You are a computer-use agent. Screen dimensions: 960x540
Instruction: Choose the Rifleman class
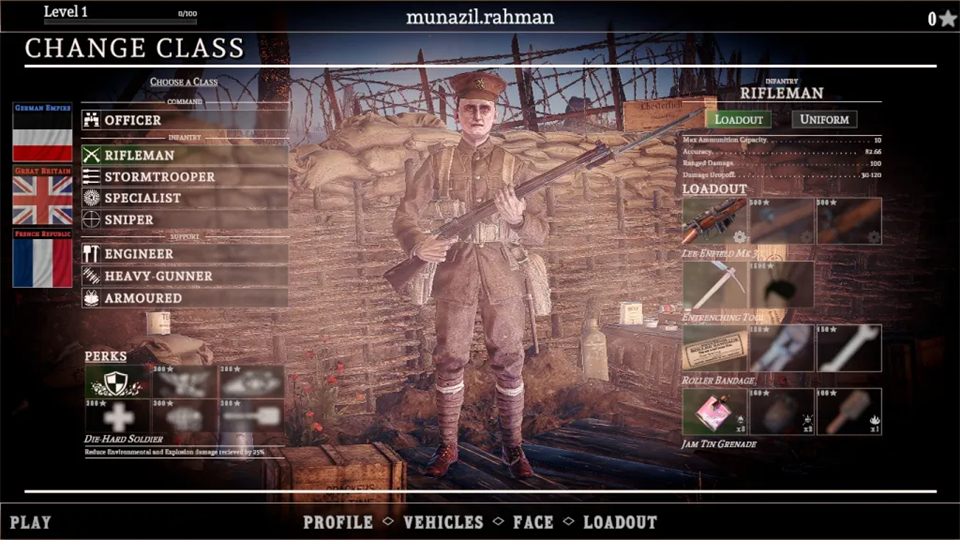pyautogui.click(x=185, y=155)
